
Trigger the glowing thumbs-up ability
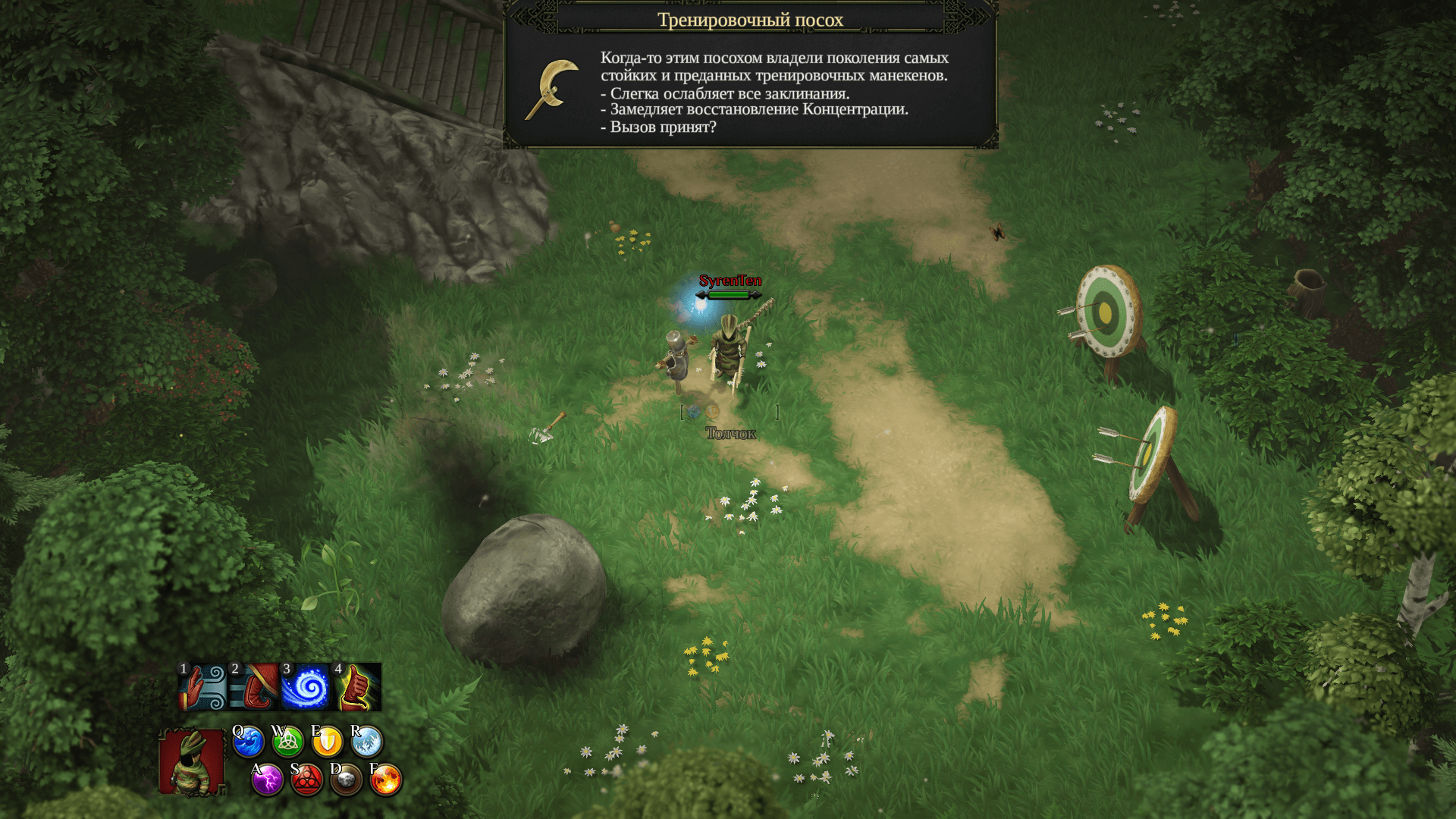point(357,687)
